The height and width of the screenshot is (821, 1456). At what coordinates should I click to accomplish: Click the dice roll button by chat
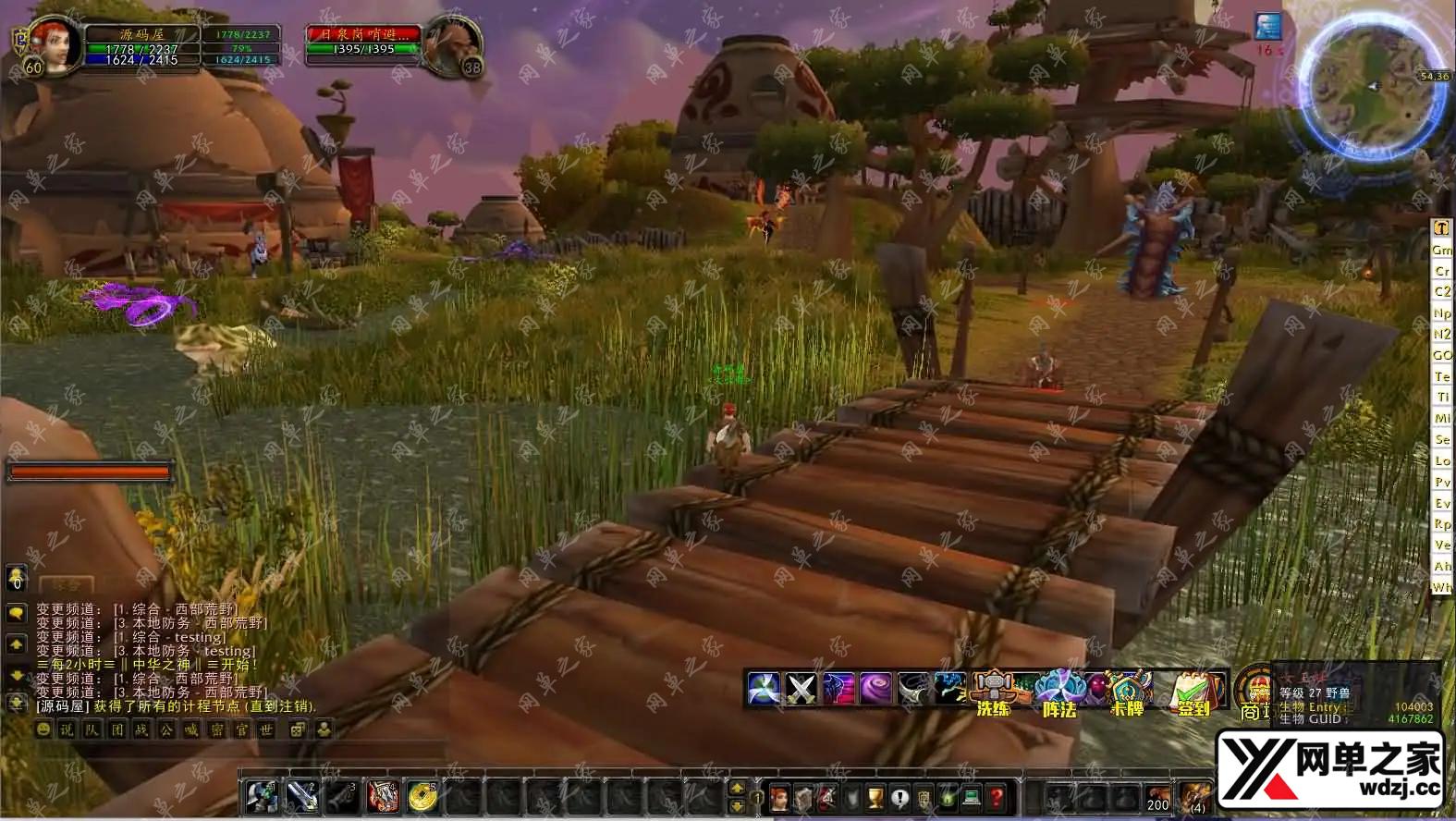point(298,729)
